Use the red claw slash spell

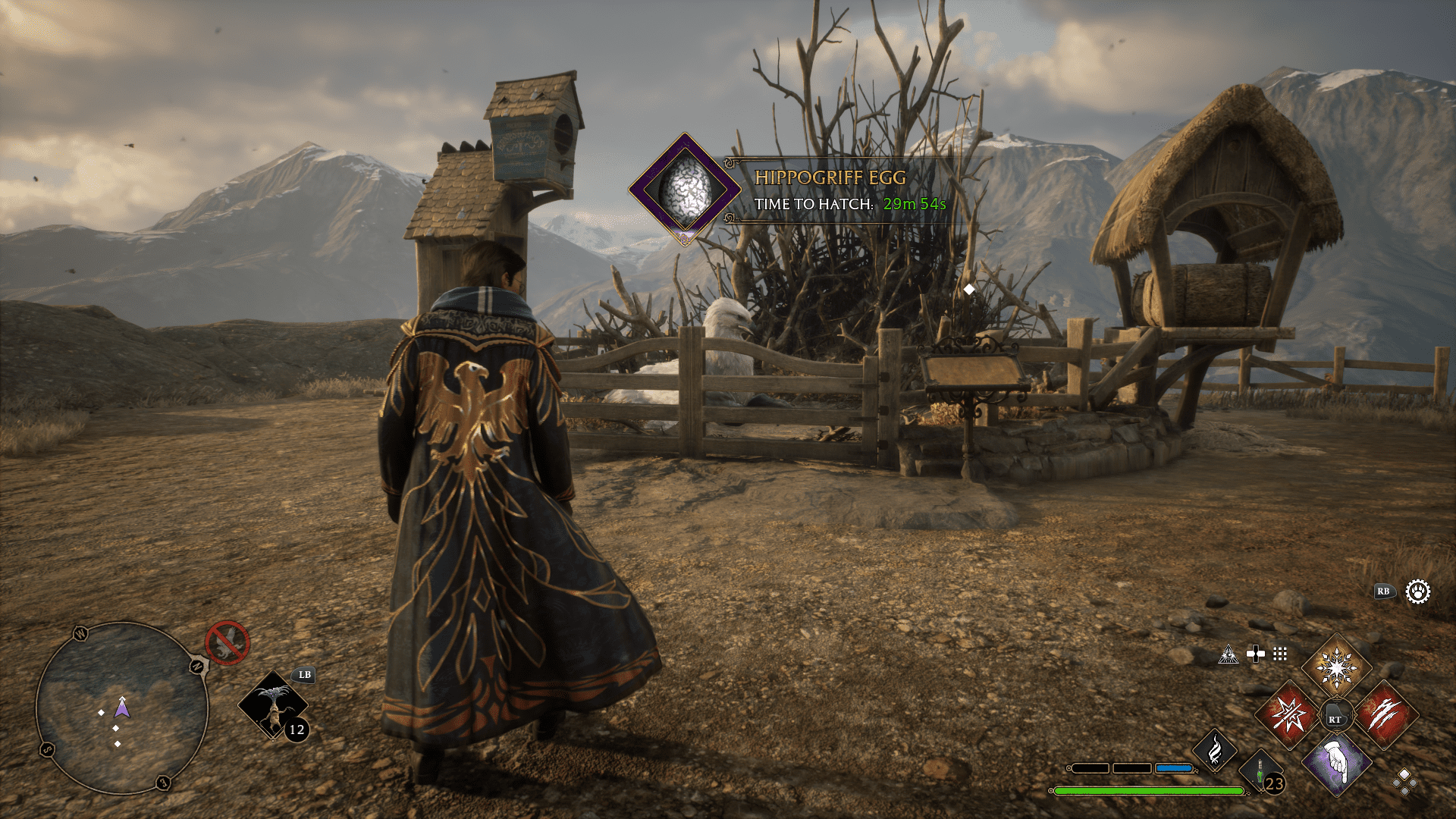click(x=1384, y=714)
